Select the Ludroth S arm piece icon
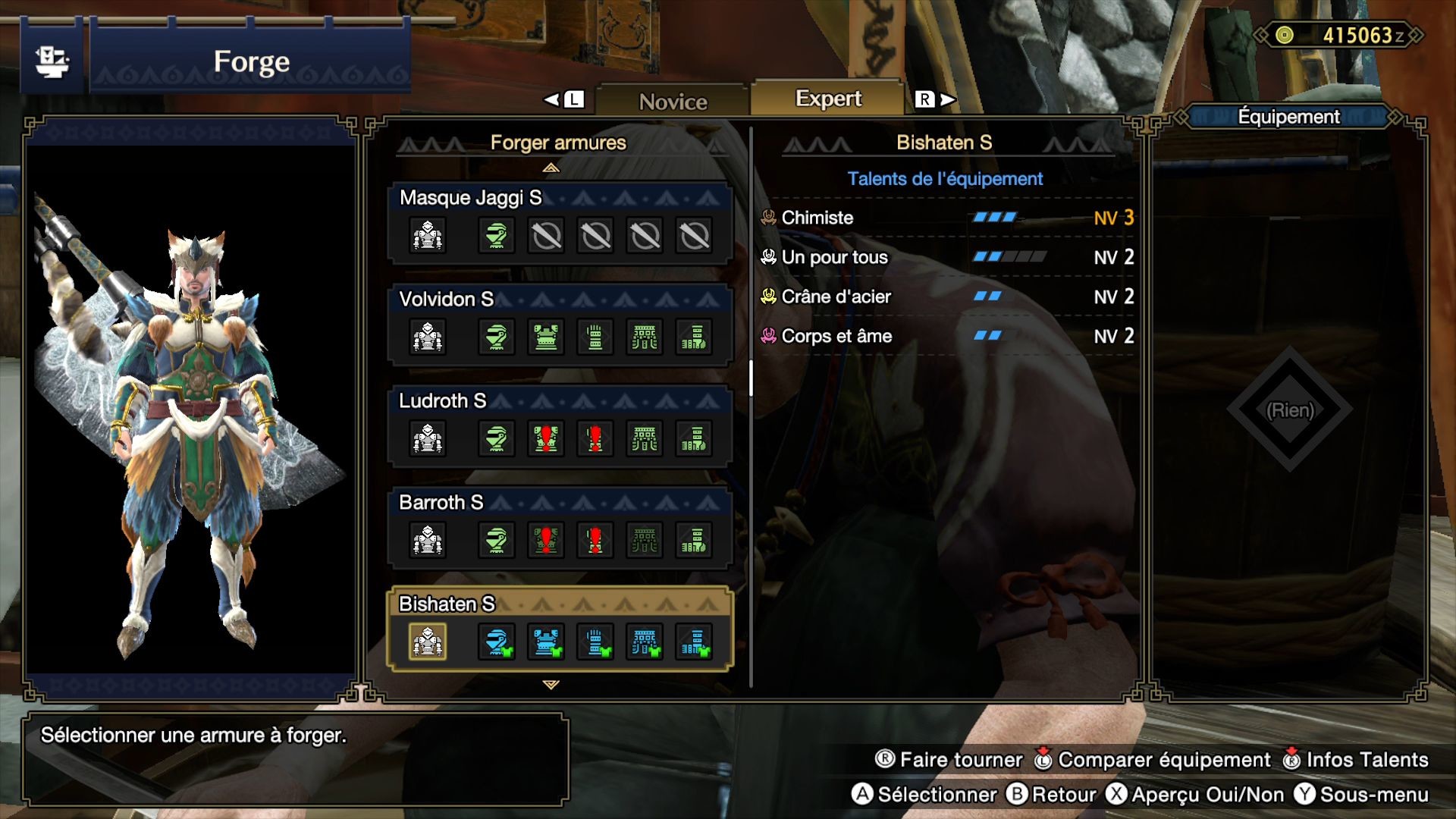The width and height of the screenshot is (1456, 819). click(595, 438)
